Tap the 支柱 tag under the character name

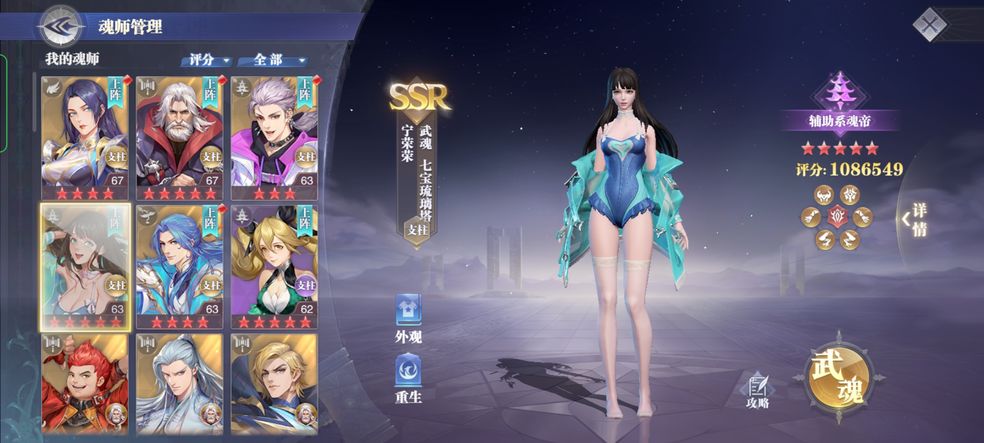click(414, 229)
